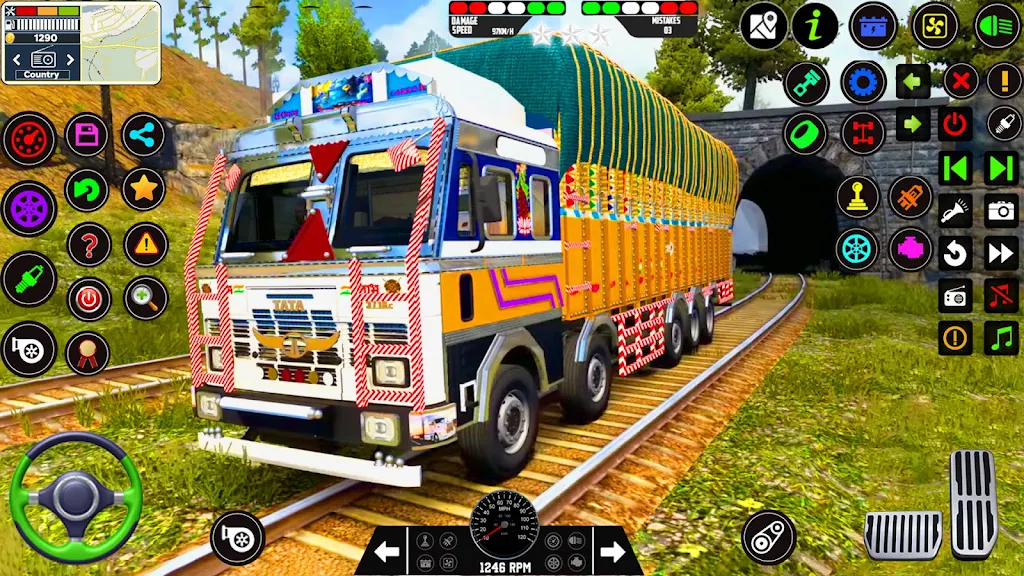This screenshot has width=1024, height=576.
Task: Open the map location pin icon
Action: (x=764, y=26)
